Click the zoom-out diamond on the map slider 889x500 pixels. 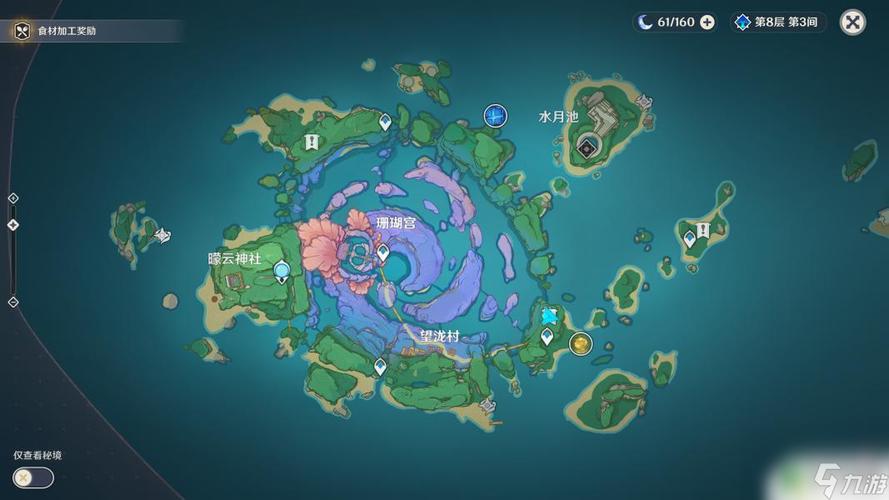point(13,302)
